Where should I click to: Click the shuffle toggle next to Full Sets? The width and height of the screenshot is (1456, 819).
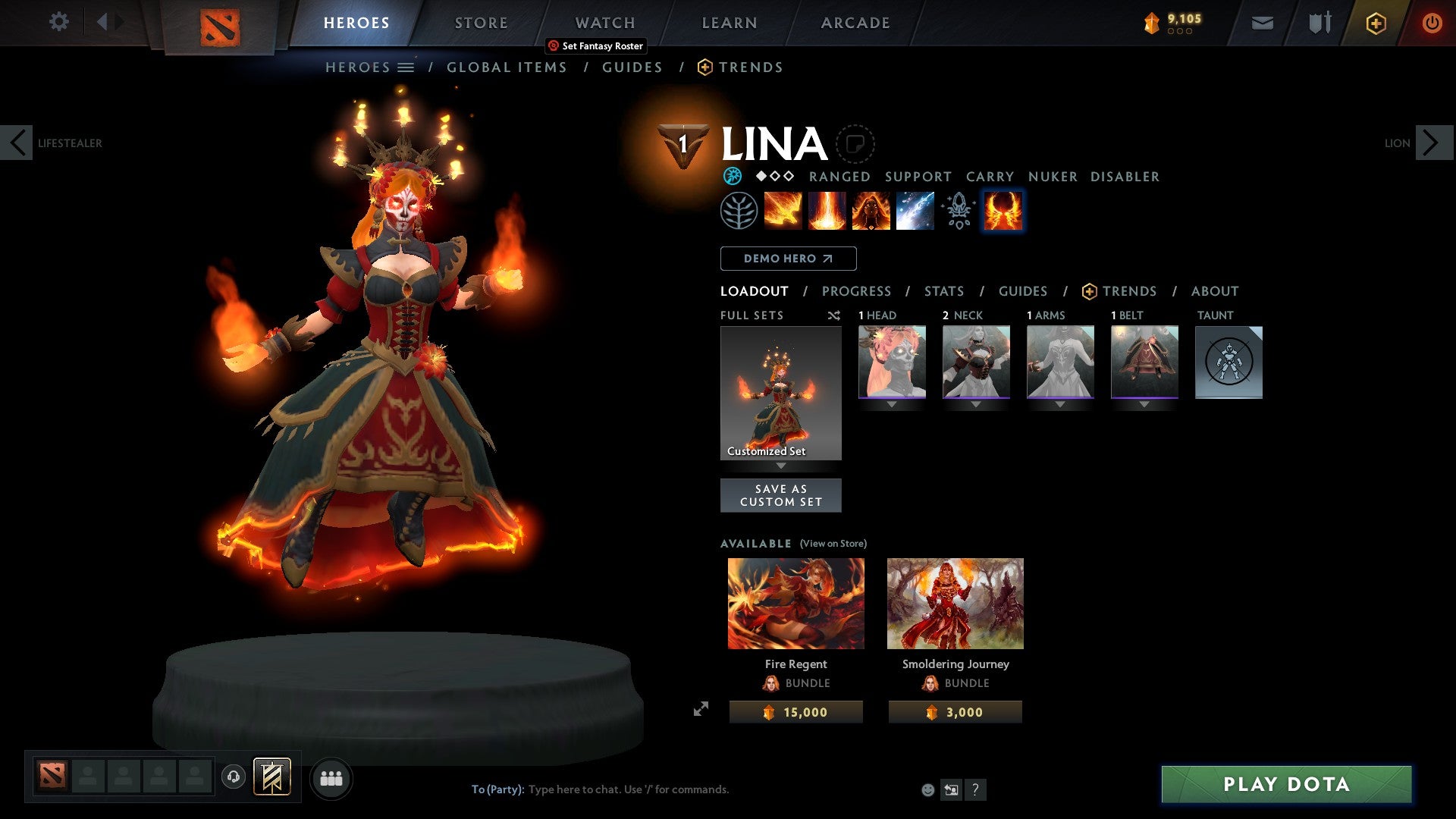pos(834,315)
